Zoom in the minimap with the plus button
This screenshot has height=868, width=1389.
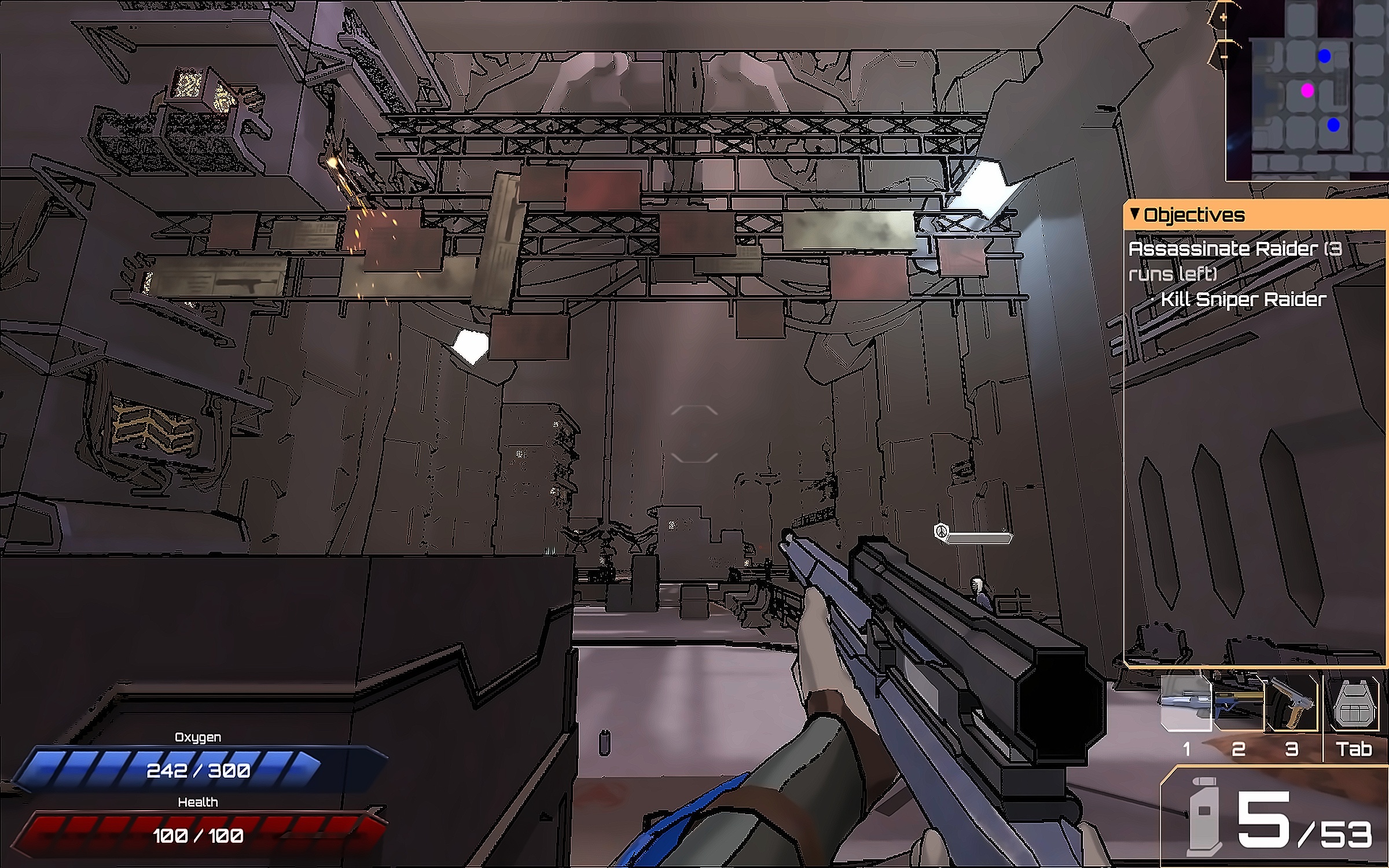(x=1223, y=18)
